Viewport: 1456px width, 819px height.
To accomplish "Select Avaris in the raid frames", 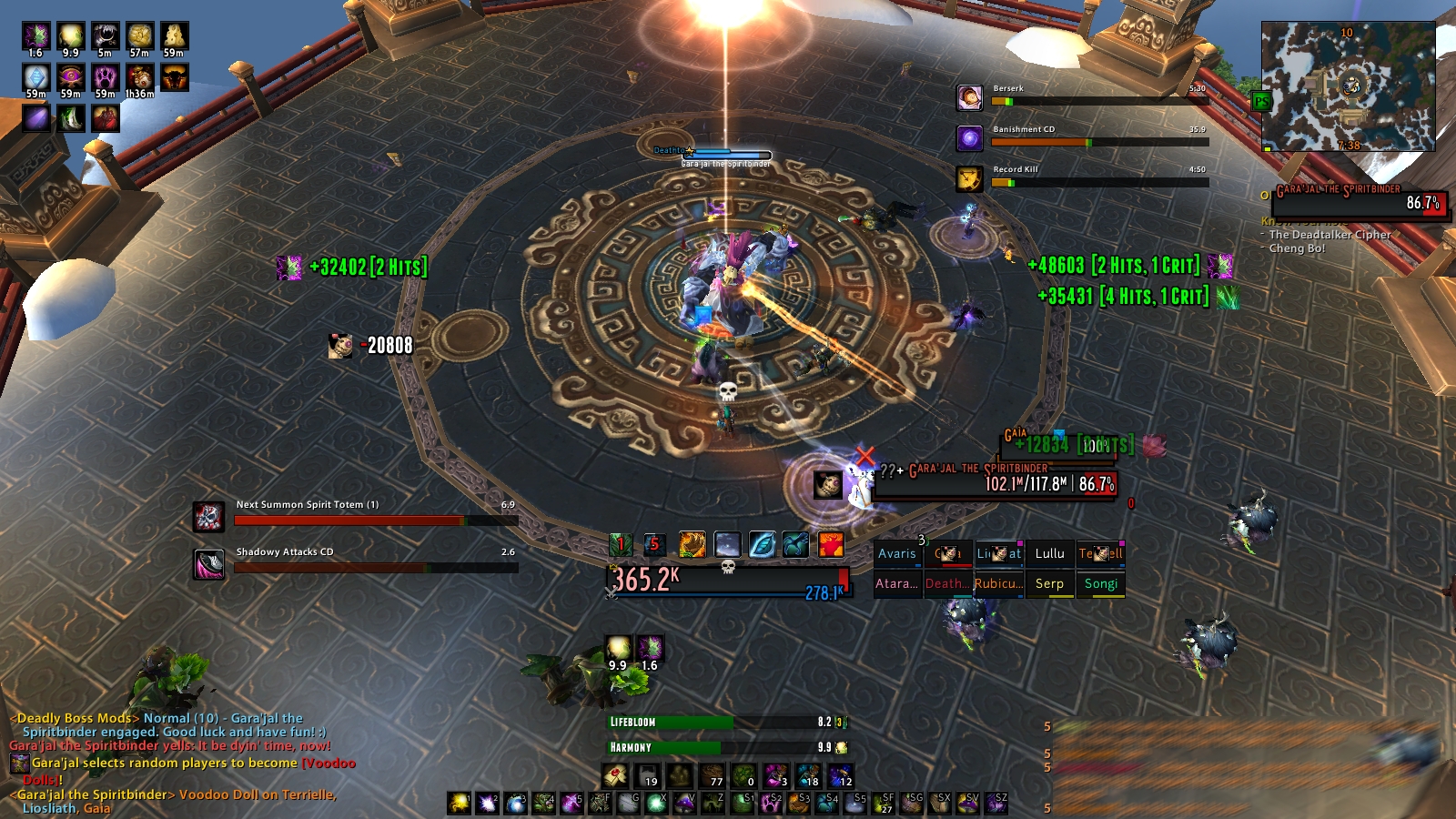I will tap(896, 553).
